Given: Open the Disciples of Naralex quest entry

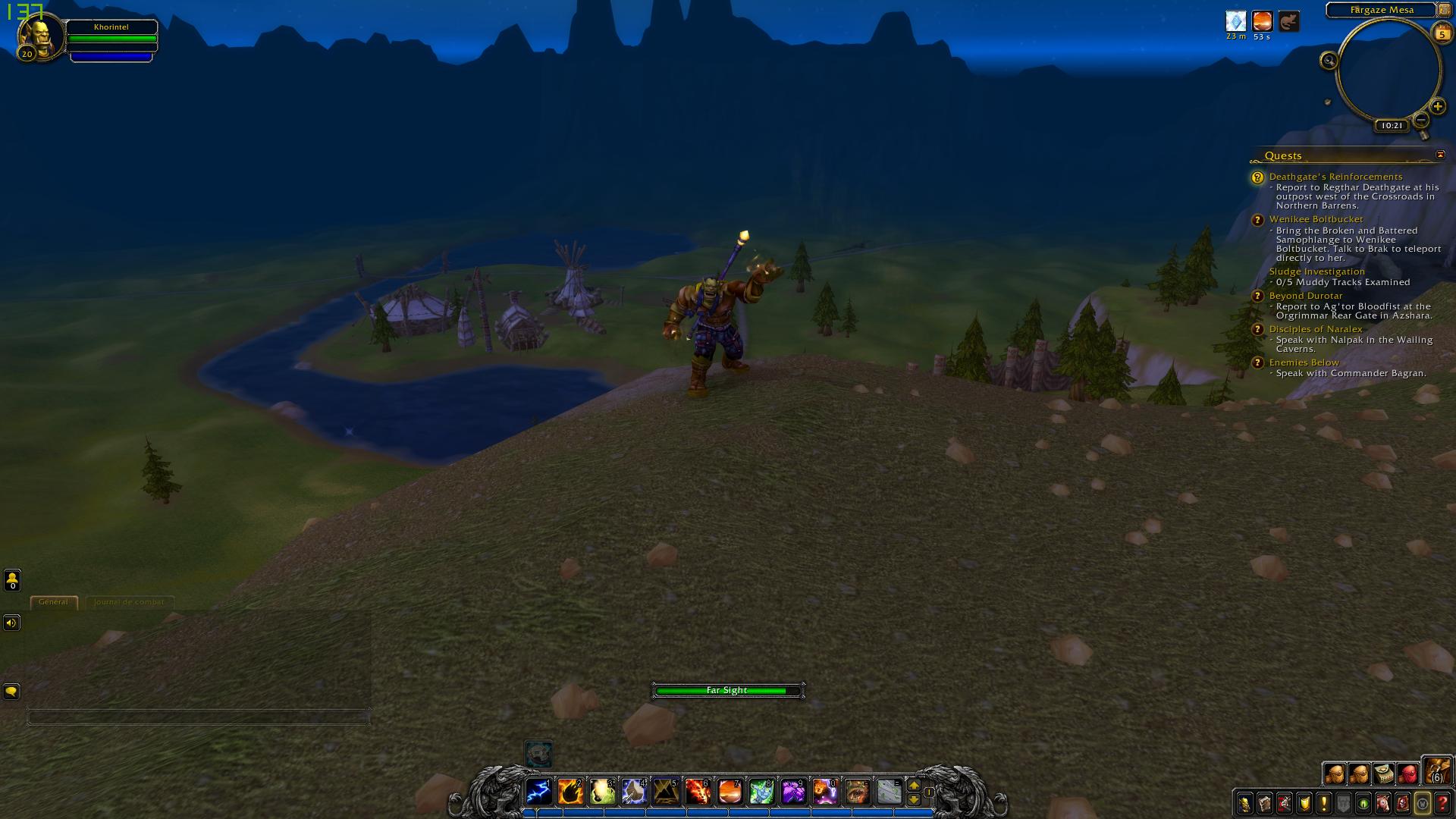Looking at the screenshot, I should [1316, 329].
